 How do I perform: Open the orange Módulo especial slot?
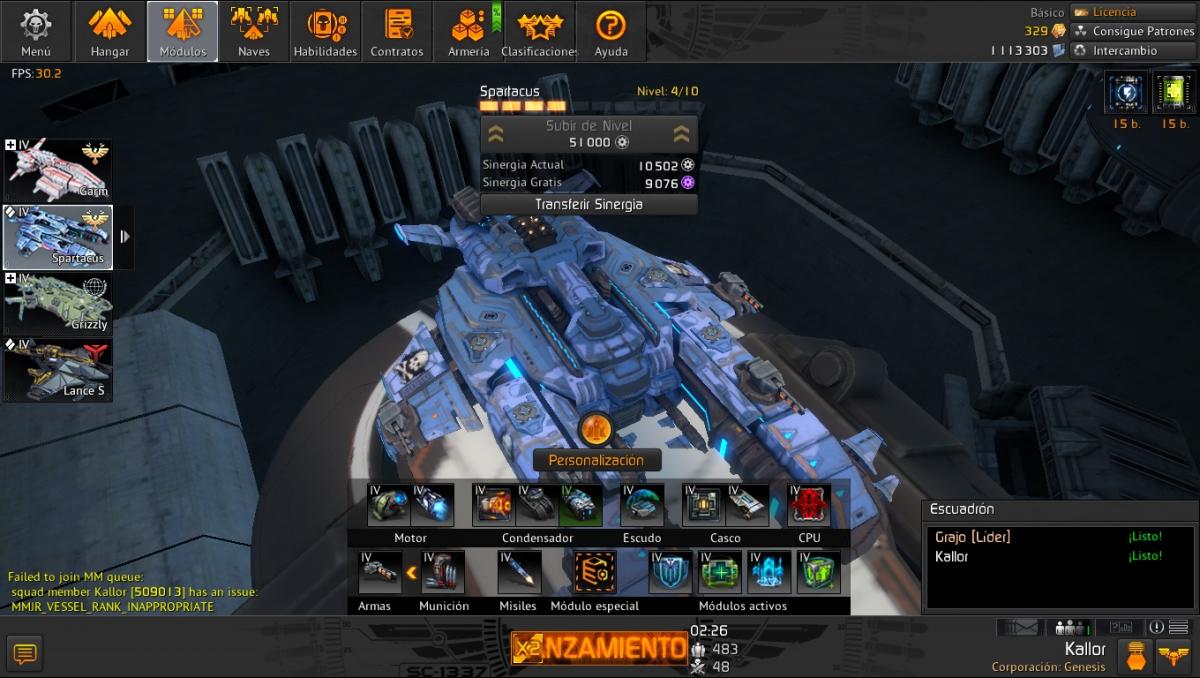[x=595, y=572]
